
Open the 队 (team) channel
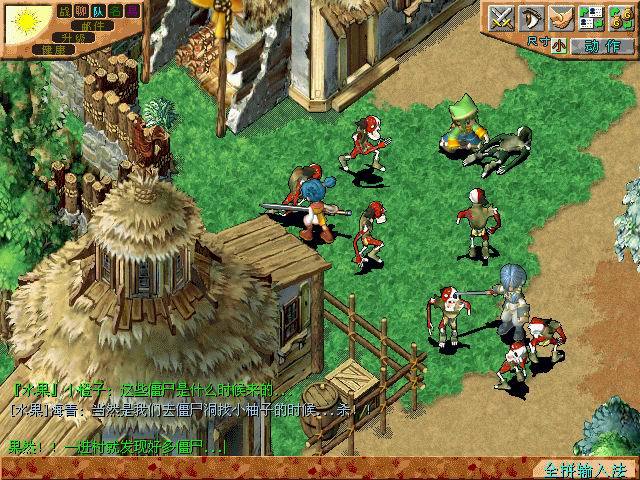(99, 10)
